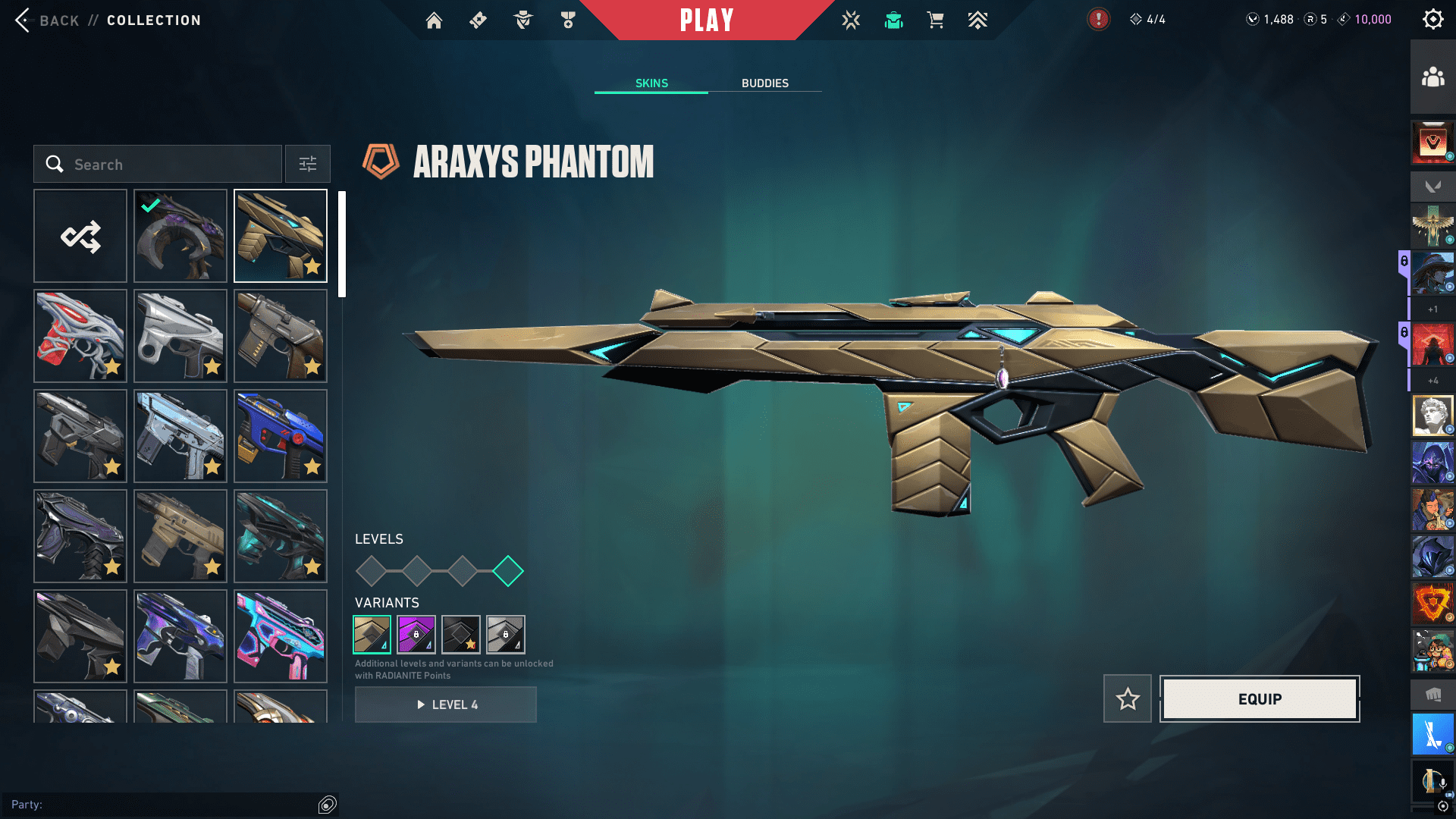Pick the red and white Phantom skin
Screen dimensions: 1456x819
[x=80, y=337]
